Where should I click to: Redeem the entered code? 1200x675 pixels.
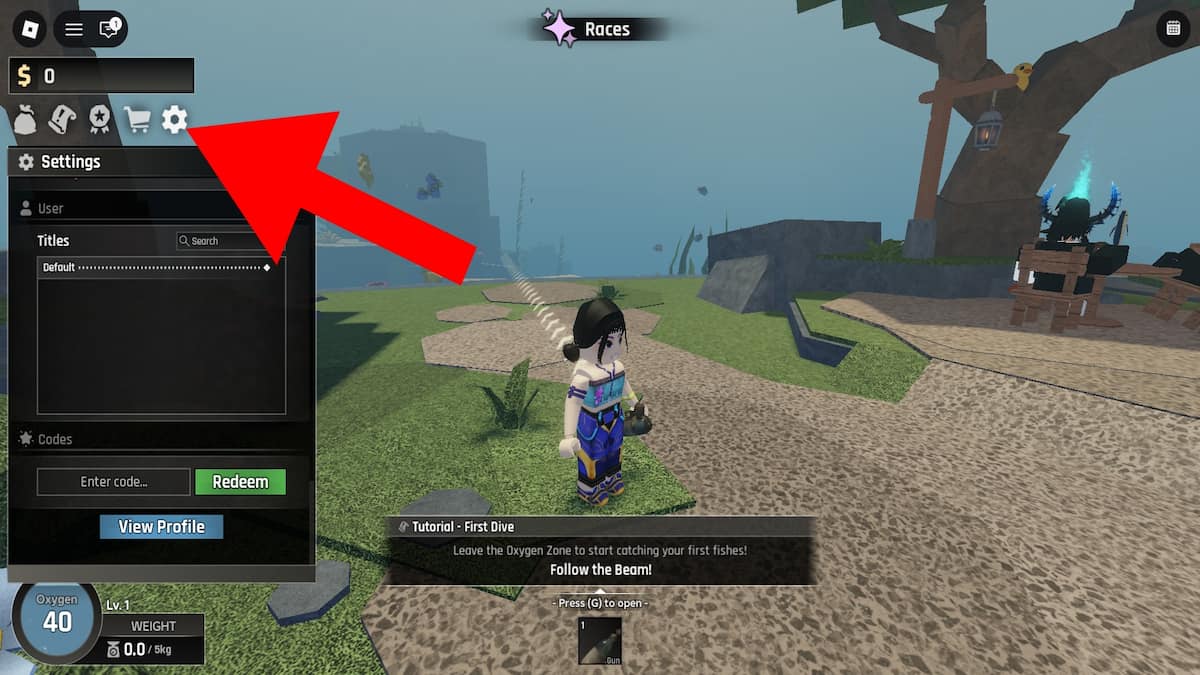point(240,482)
